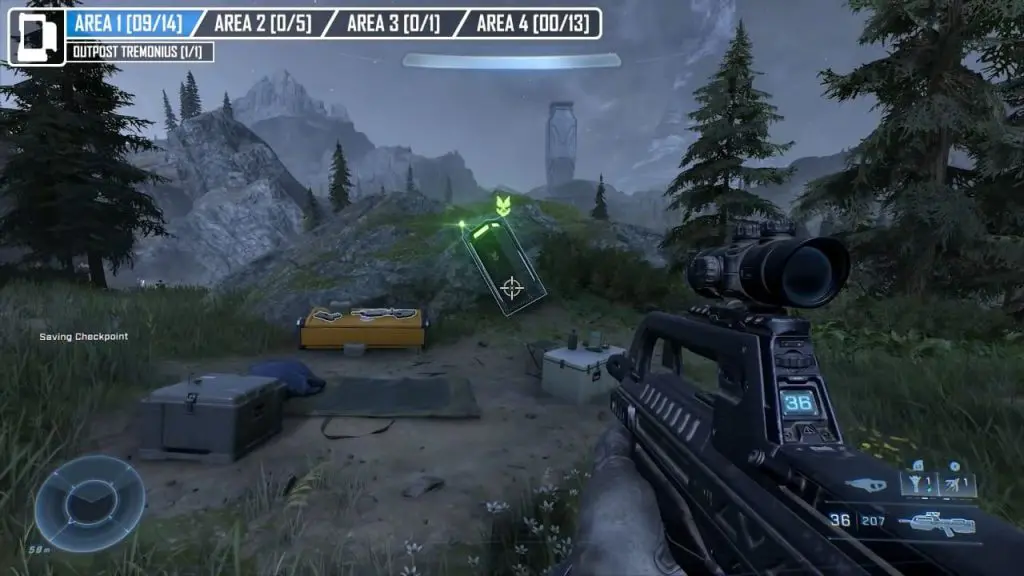This screenshot has width=1024, height=576.
Task: Click the white collectible guide icon
Action: (37, 37)
